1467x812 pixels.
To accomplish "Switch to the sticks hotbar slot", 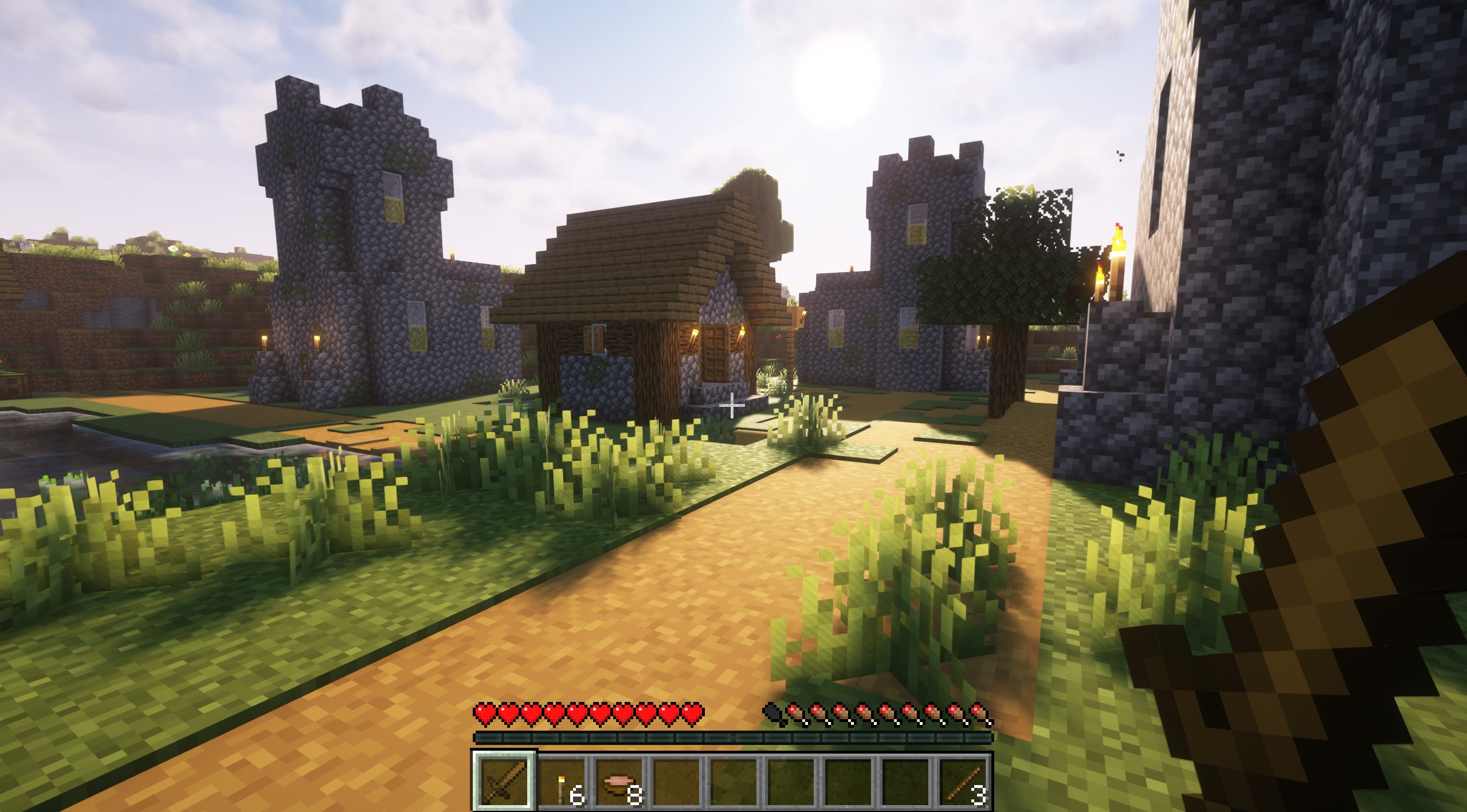I will pos(964,782).
